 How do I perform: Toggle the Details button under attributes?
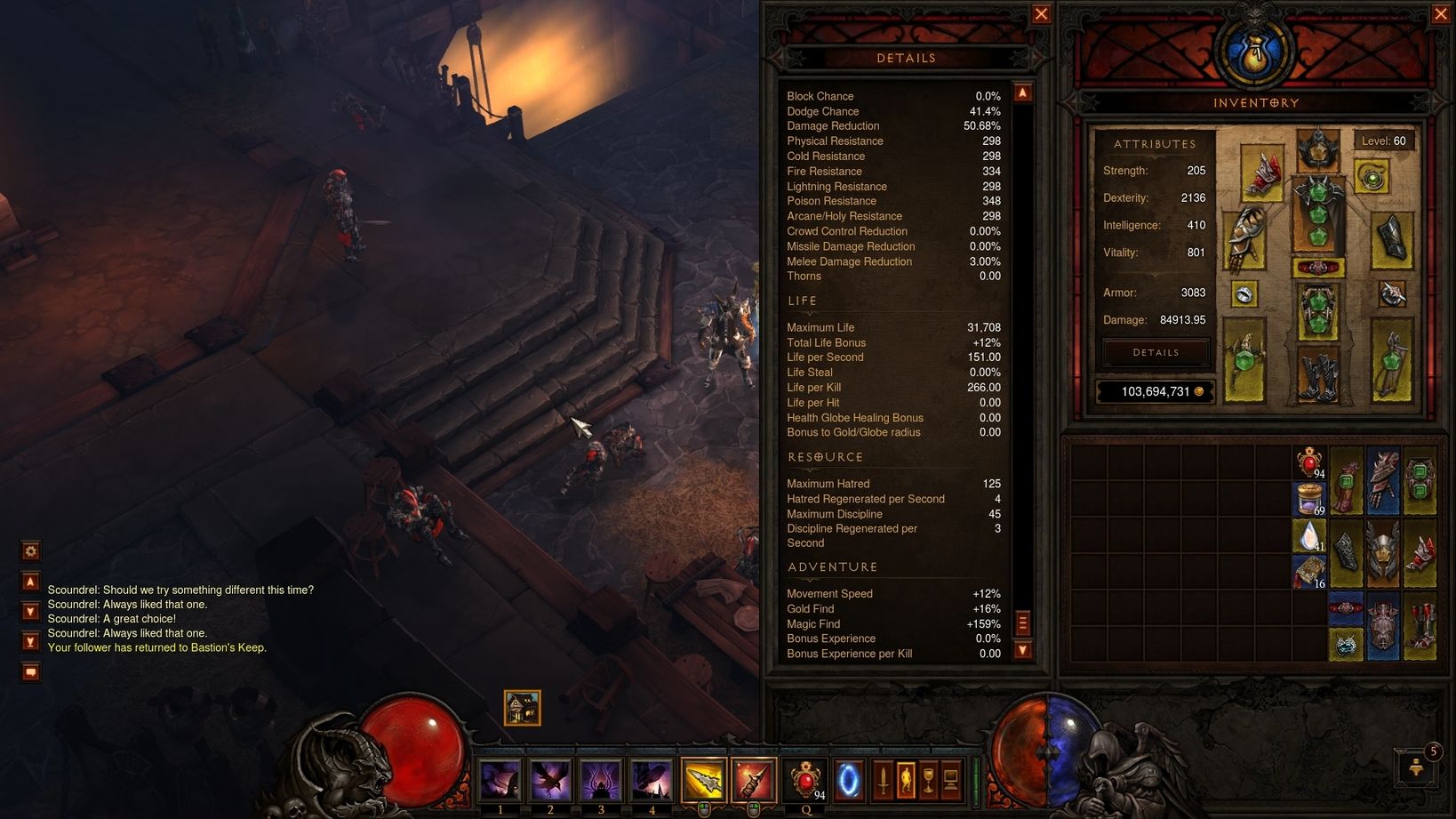click(x=1156, y=353)
